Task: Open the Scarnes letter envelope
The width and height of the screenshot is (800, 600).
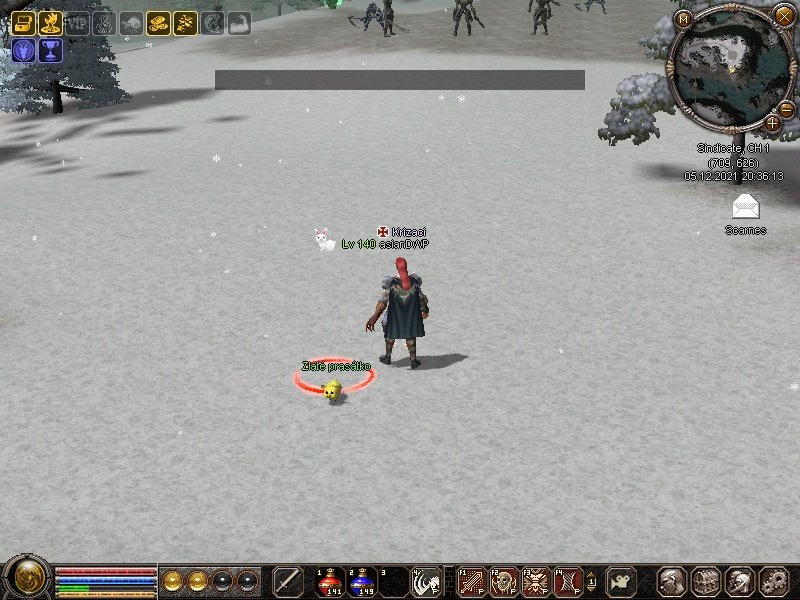Action: (x=745, y=207)
